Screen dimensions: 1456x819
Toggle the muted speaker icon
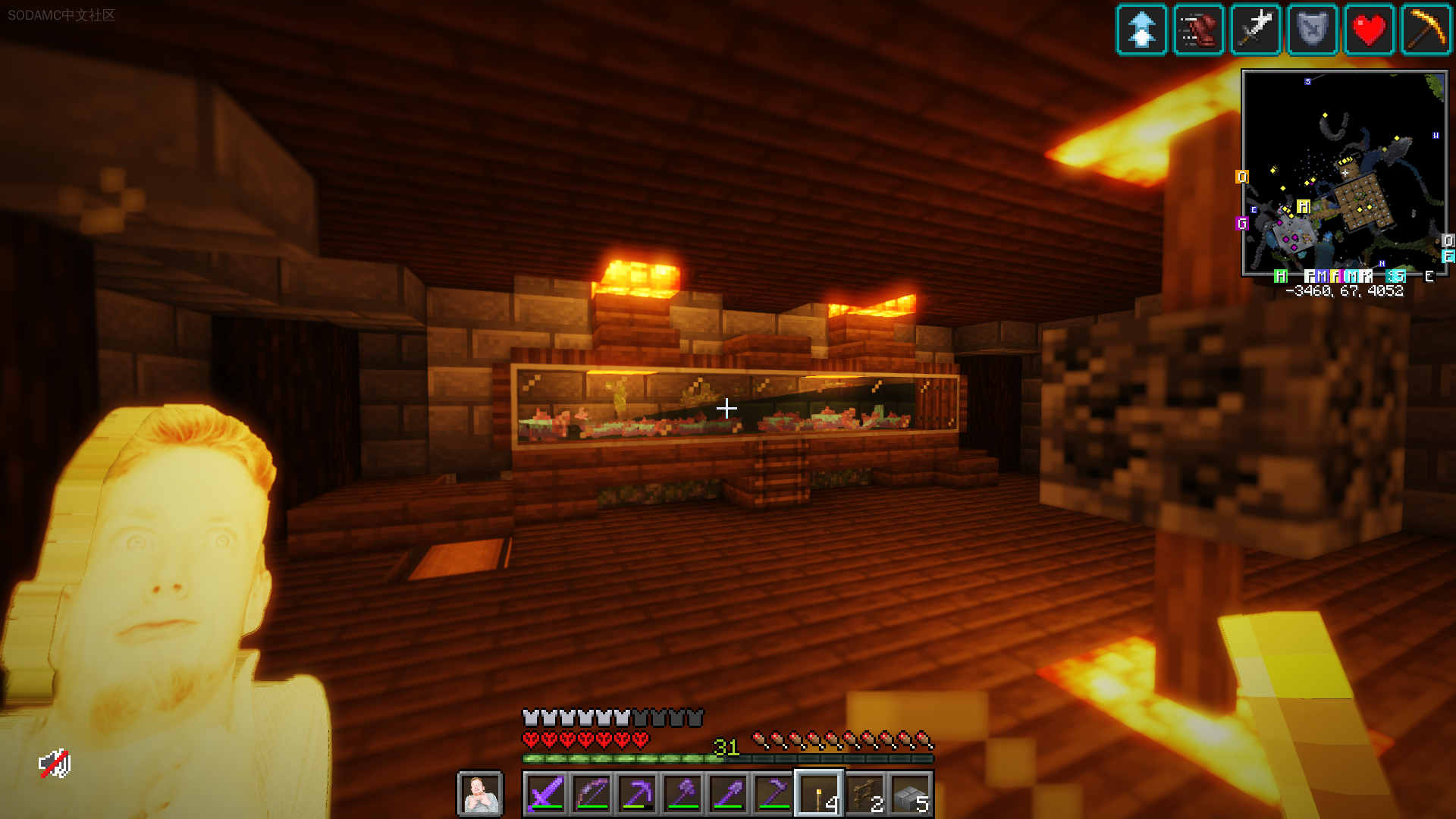coord(55,764)
